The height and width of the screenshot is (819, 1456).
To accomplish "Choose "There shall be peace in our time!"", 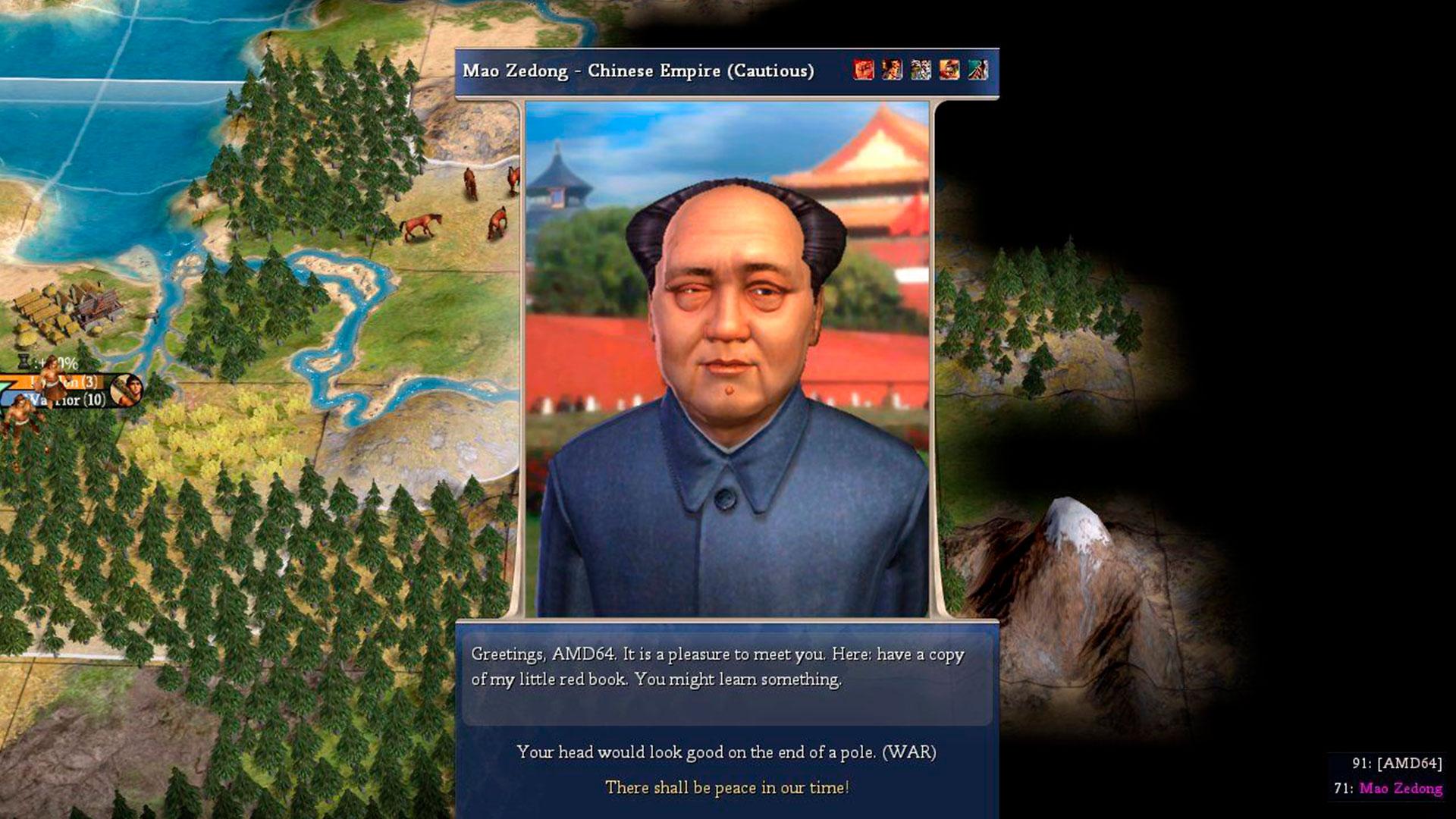I will click(726, 788).
